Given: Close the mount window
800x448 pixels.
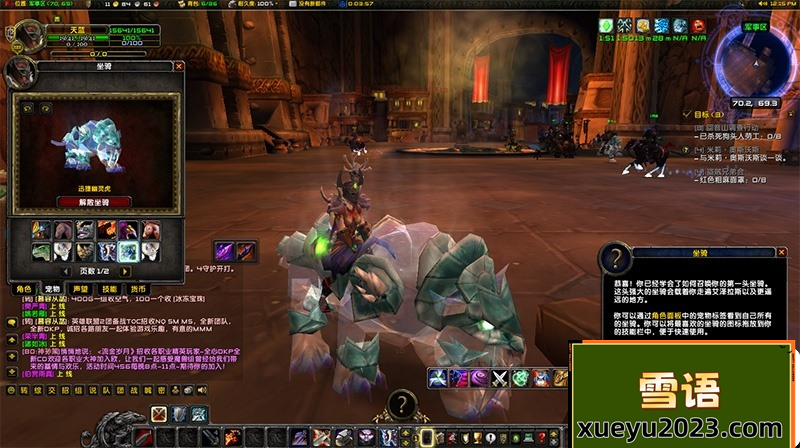Looking at the screenshot, I should 179,67.
